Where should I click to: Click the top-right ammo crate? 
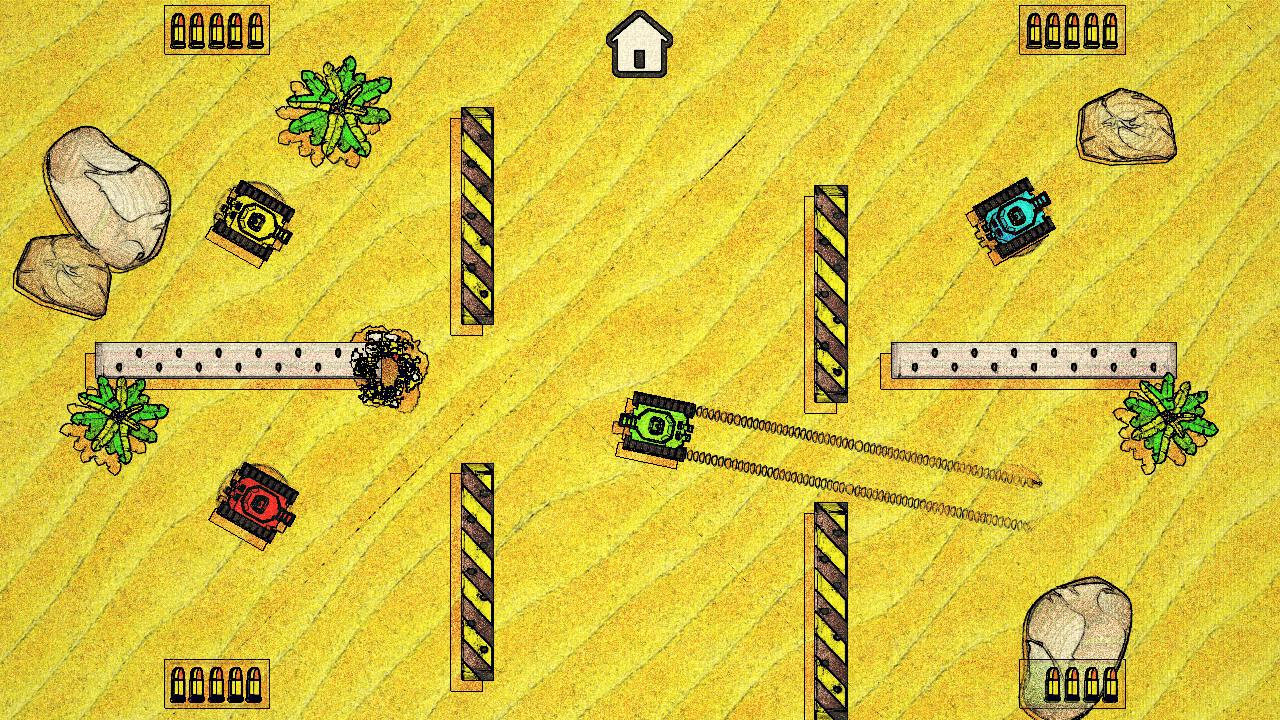1072,30
